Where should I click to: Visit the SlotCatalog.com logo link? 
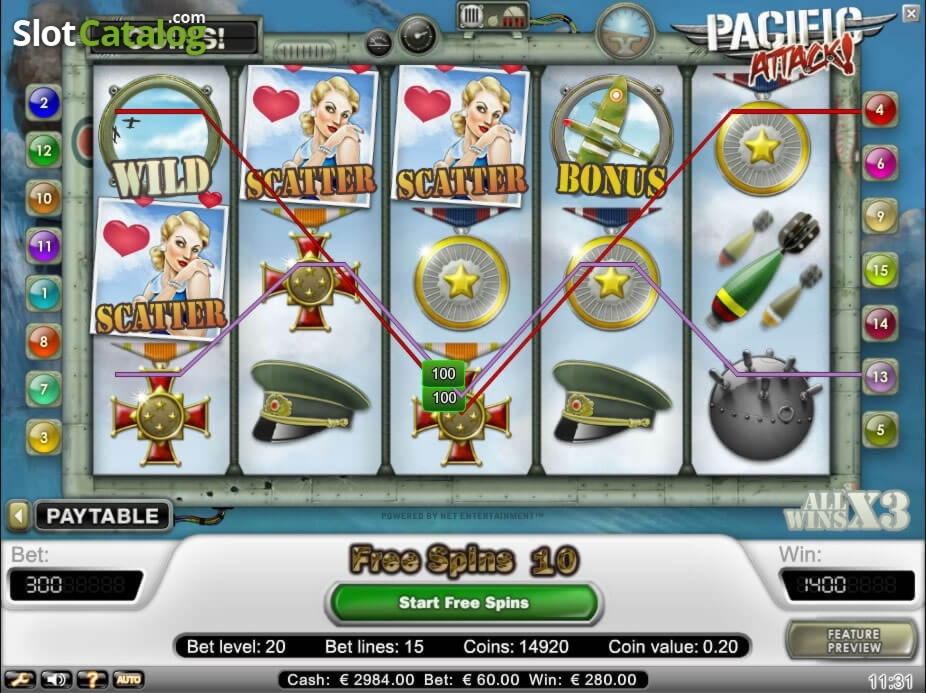pyautogui.click(x=108, y=32)
